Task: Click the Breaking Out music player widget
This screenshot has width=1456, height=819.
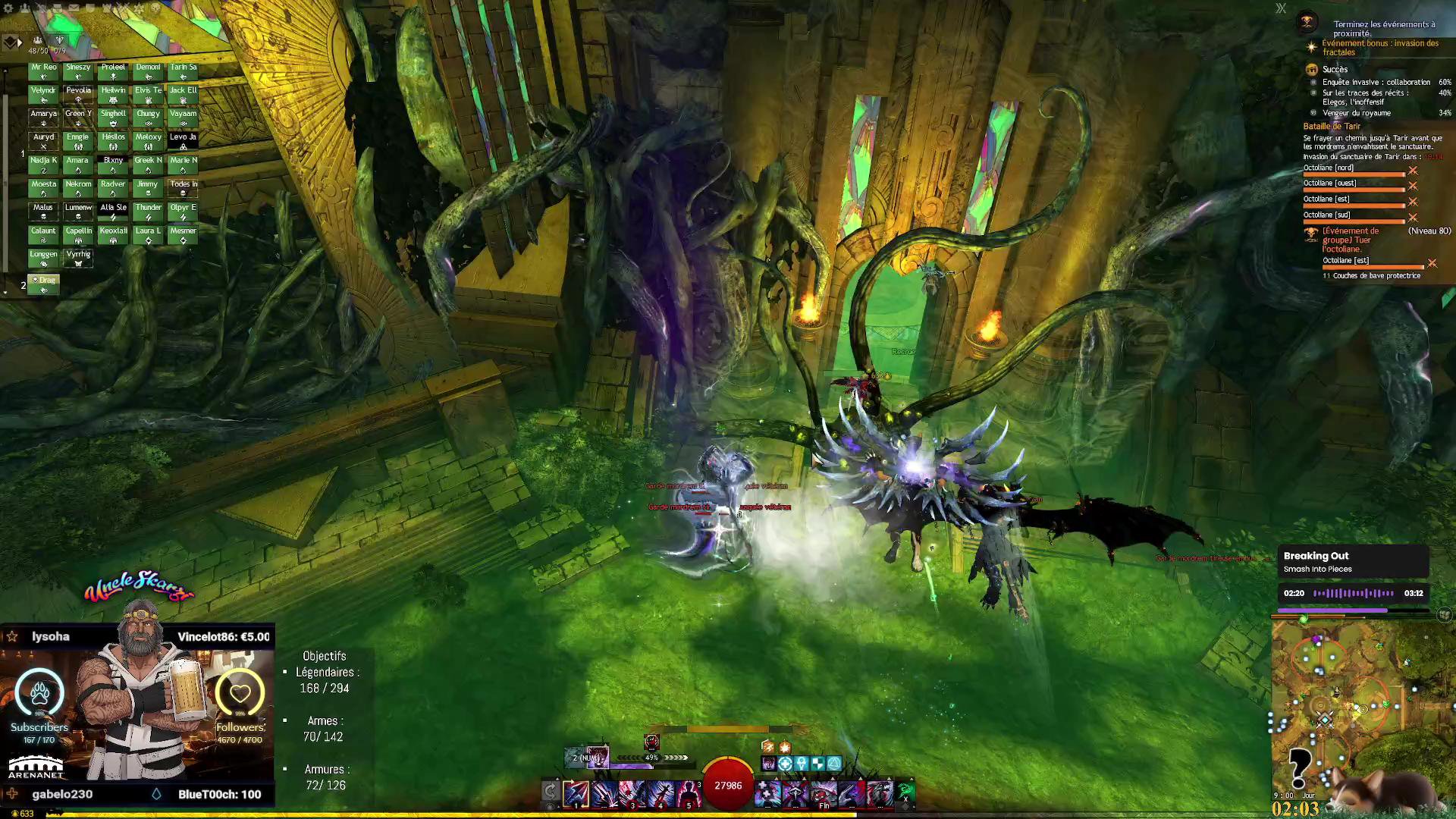Action: point(1353,562)
